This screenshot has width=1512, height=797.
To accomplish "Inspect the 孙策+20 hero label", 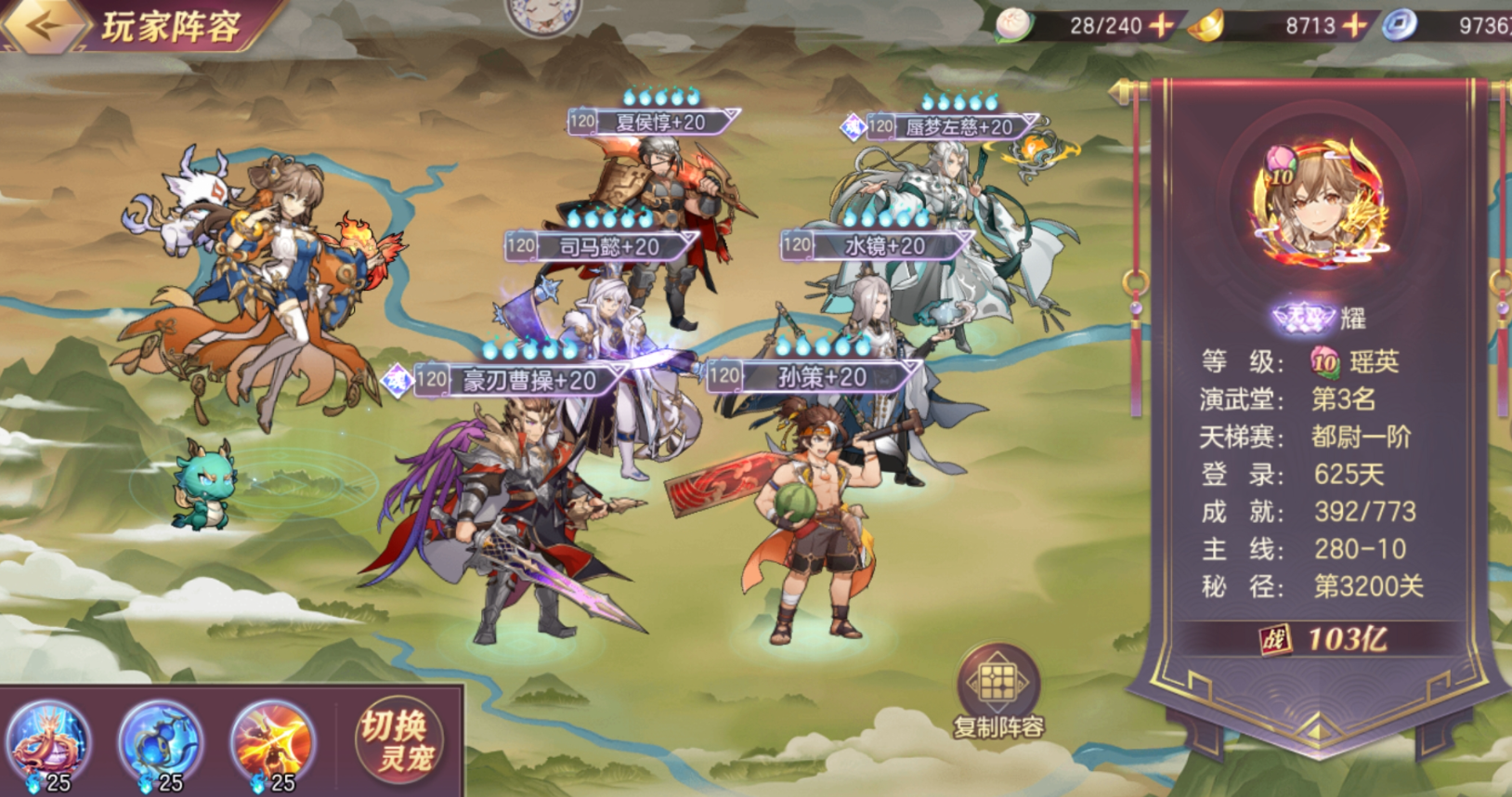I will tap(821, 376).
